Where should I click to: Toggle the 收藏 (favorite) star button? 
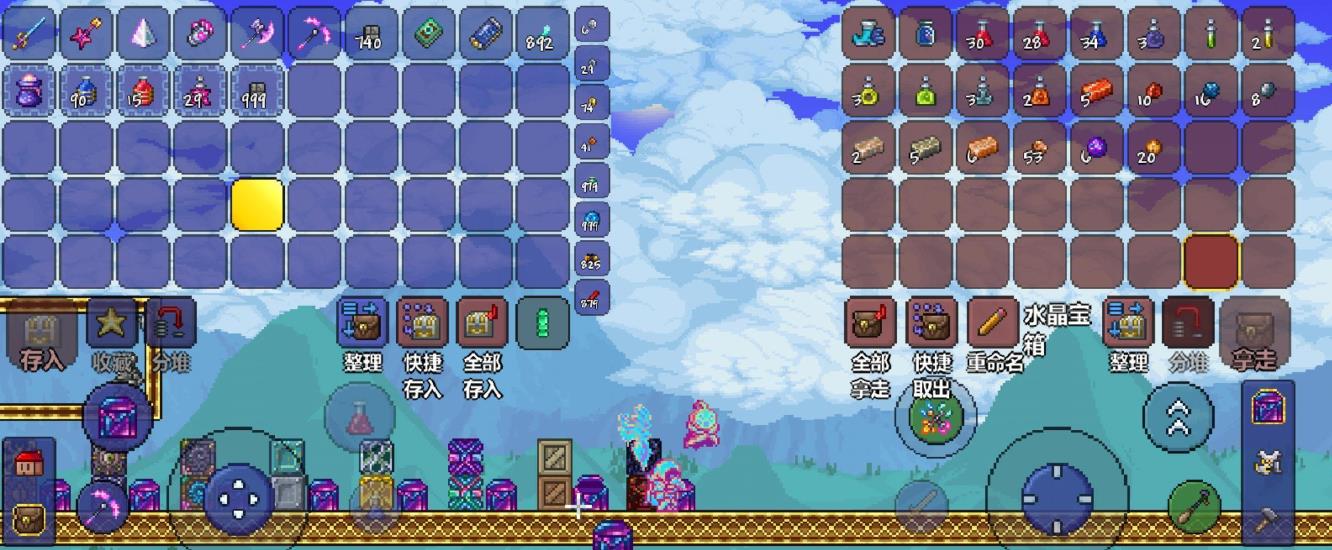[112, 323]
